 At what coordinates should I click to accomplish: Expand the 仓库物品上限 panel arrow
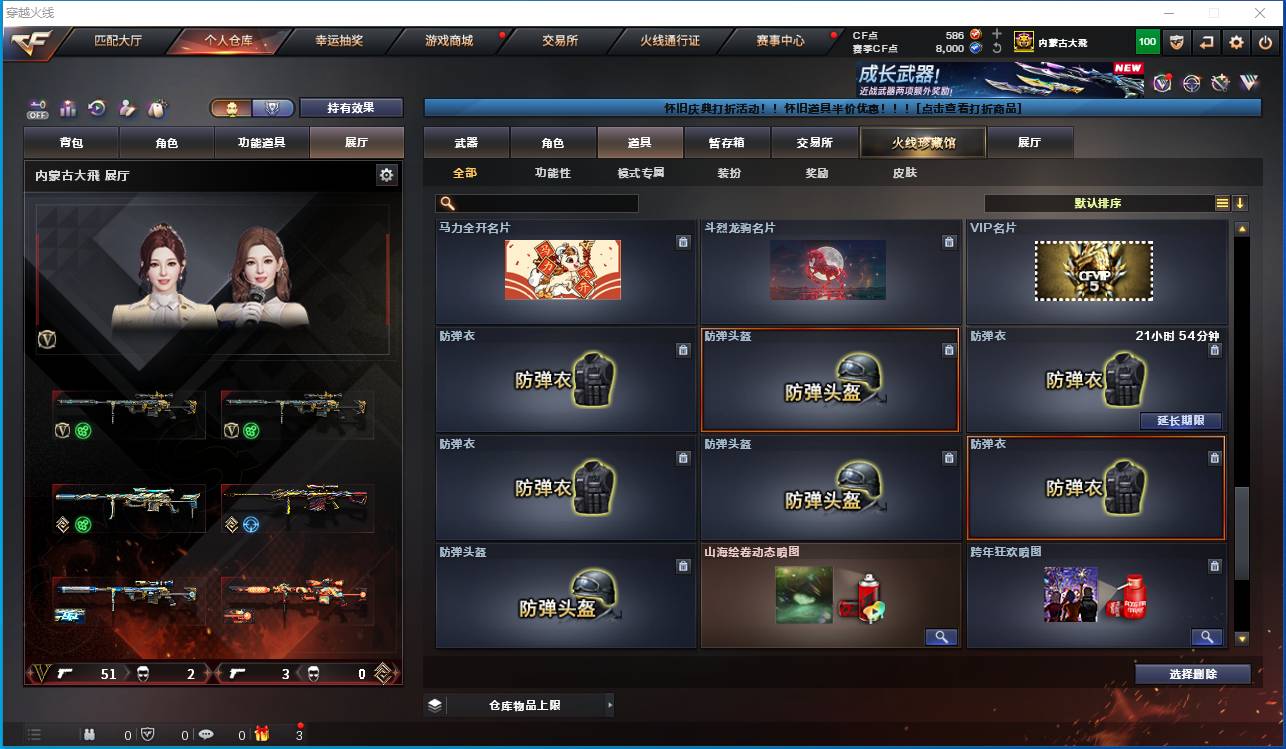tap(610, 705)
